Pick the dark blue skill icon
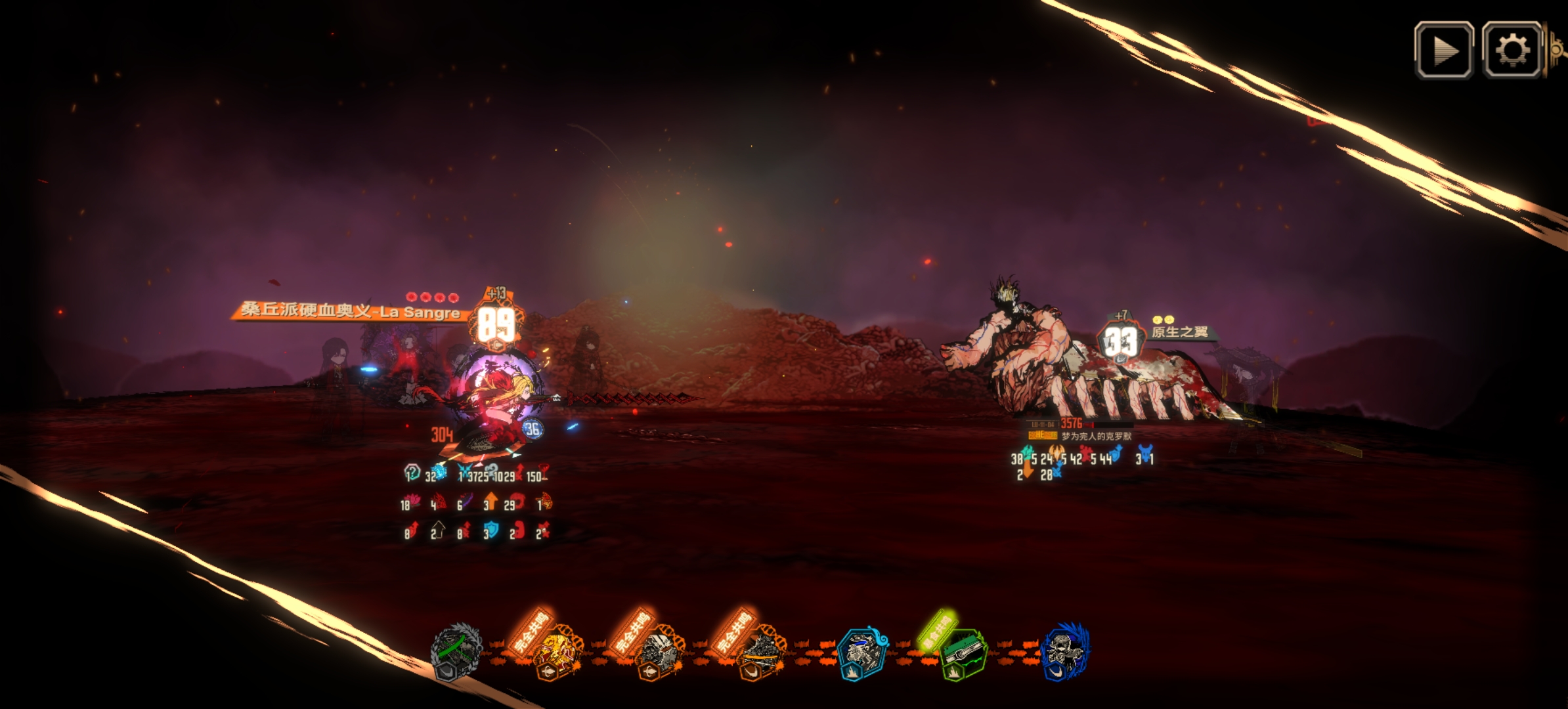 [1065, 651]
